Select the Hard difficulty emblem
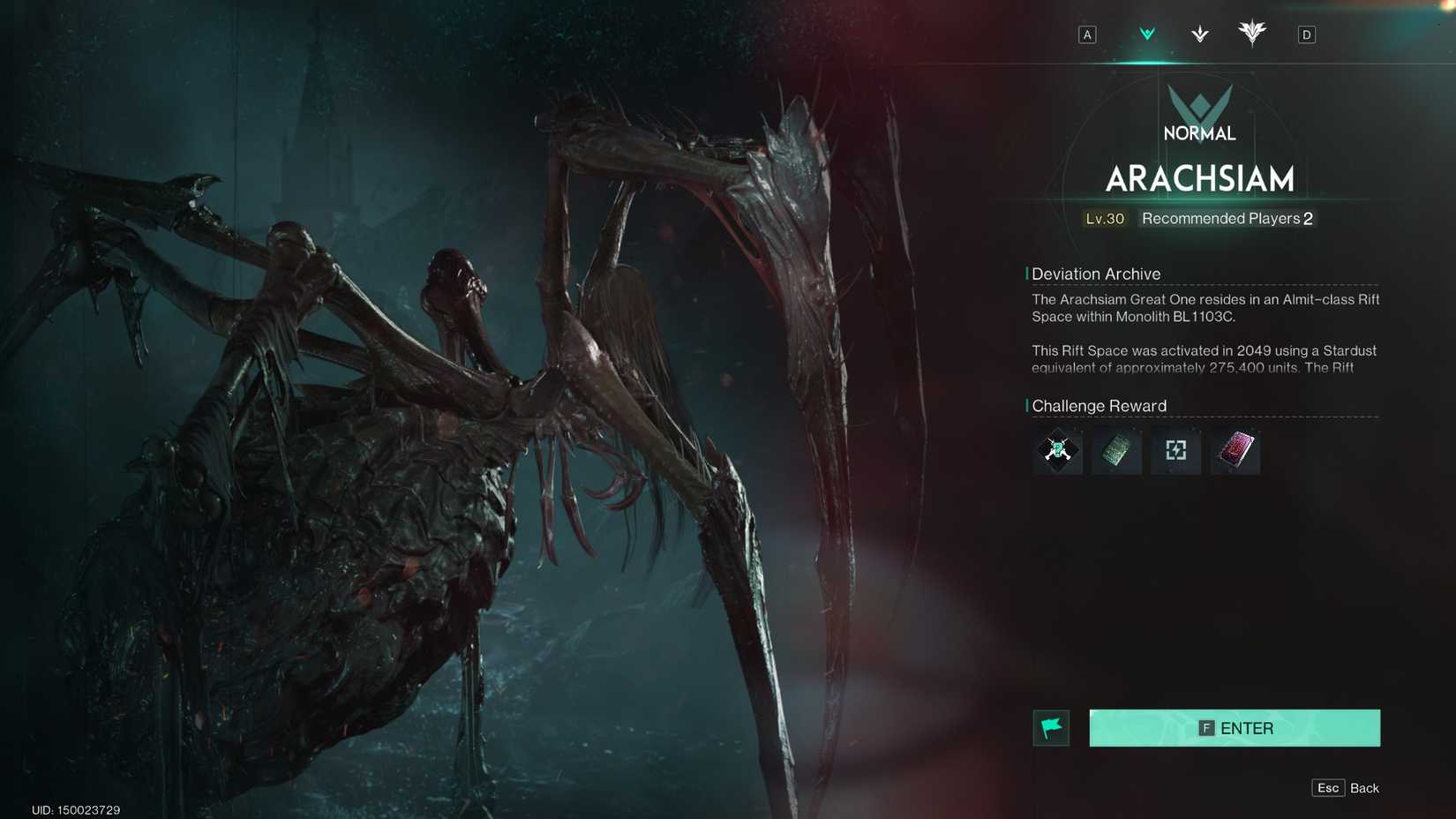The image size is (1456, 819). pyautogui.click(x=1197, y=34)
